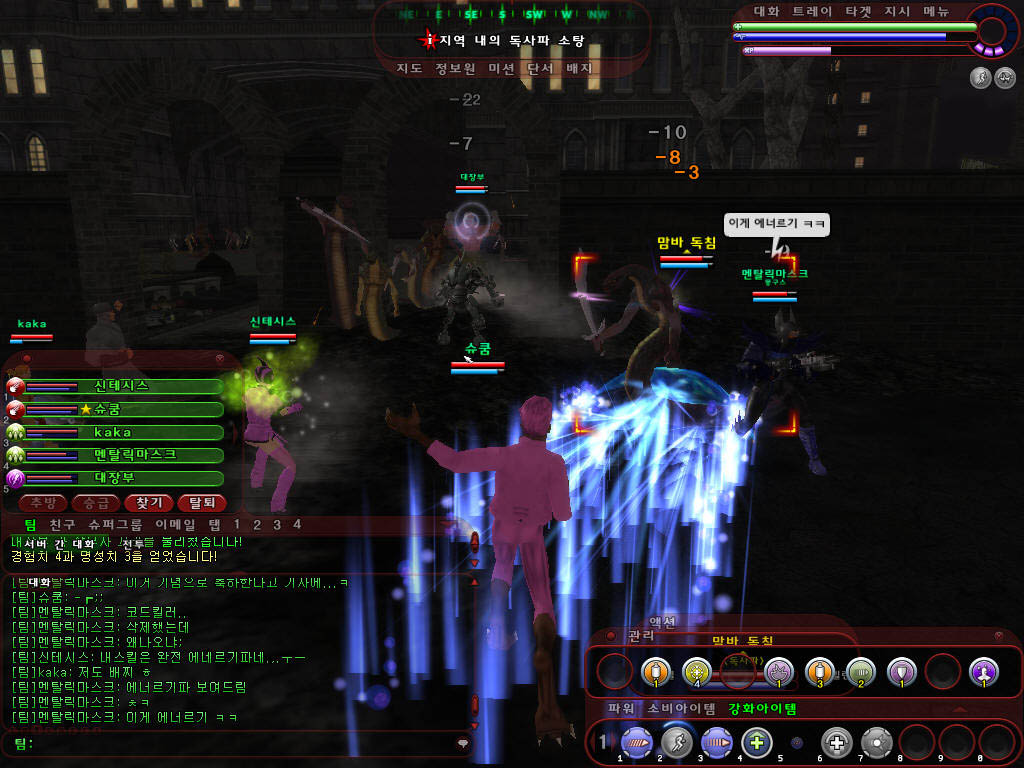Switch to the 파워 (Power) tab
The image size is (1024, 768).
(x=620, y=709)
